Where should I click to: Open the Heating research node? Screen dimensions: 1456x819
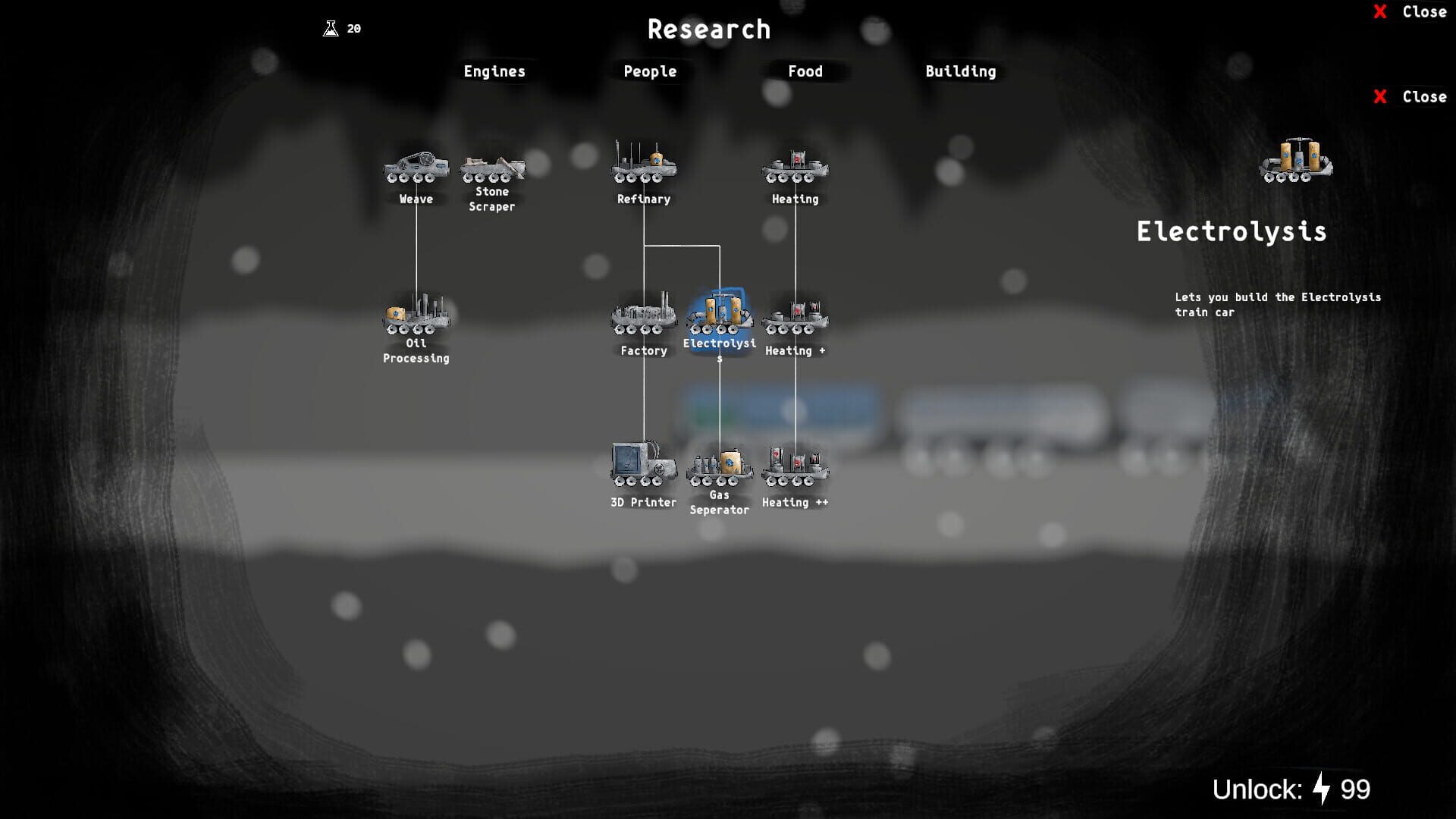coord(793,168)
